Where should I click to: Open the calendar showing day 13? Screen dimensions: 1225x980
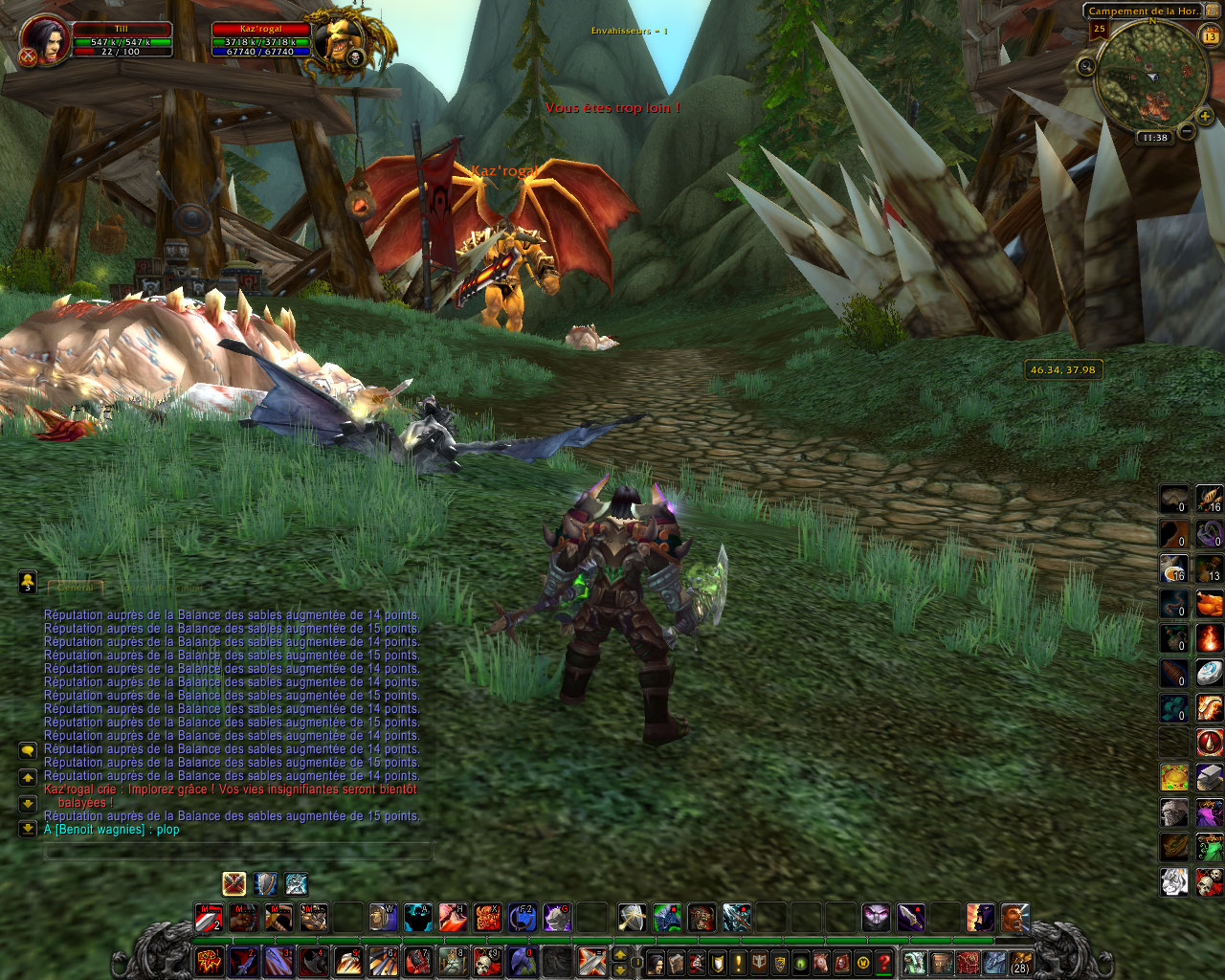(x=1210, y=37)
